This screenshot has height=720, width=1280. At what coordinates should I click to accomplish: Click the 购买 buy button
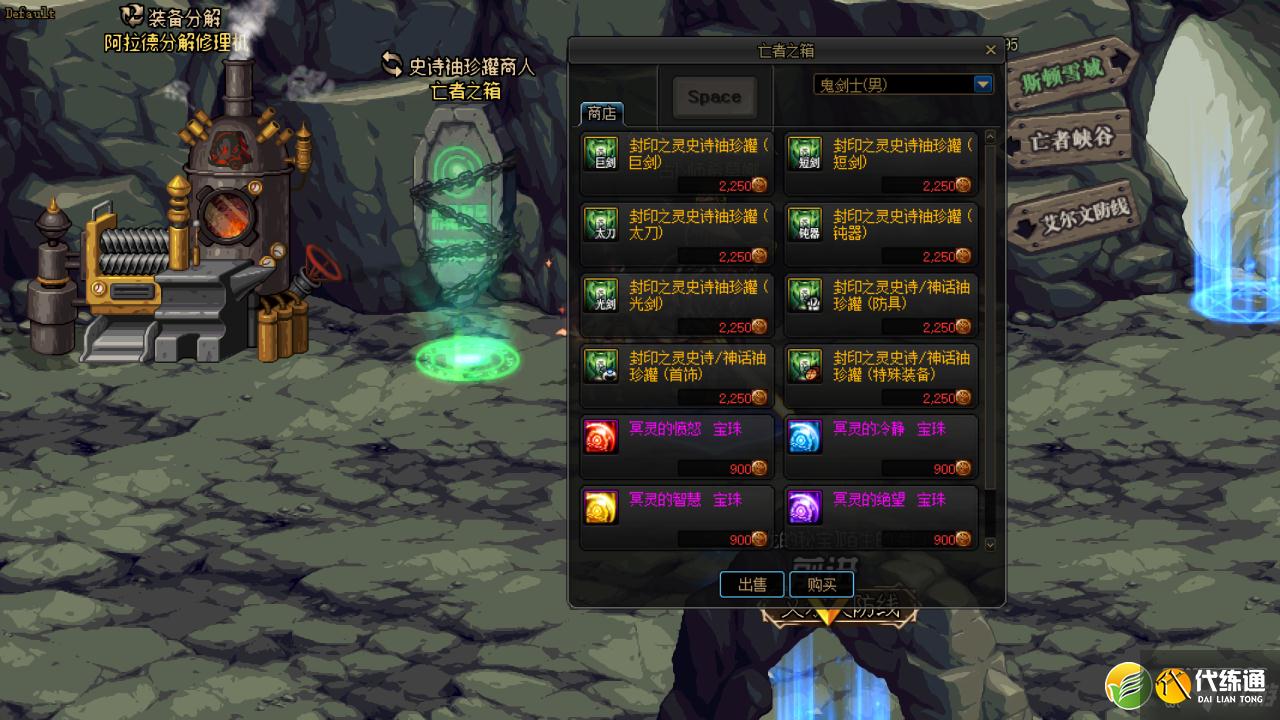(821, 585)
